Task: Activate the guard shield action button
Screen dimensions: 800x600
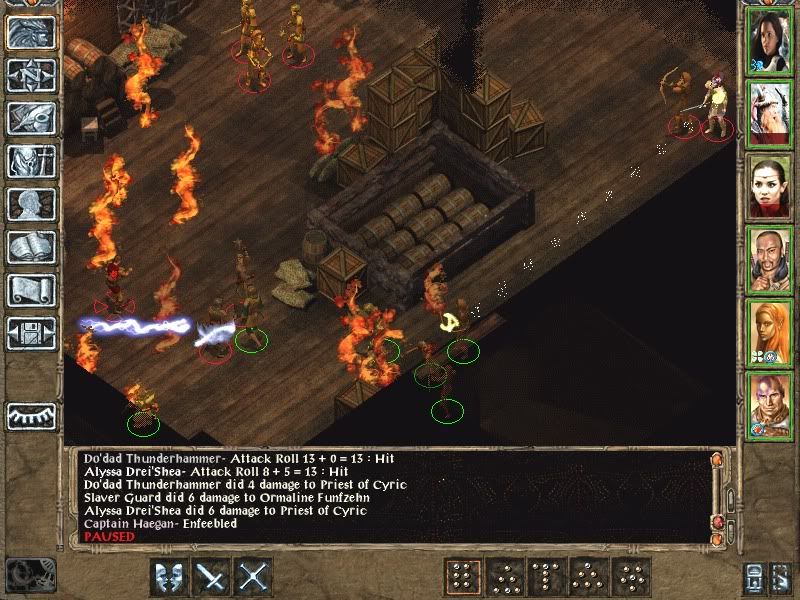Action: click(x=170, y=577)
